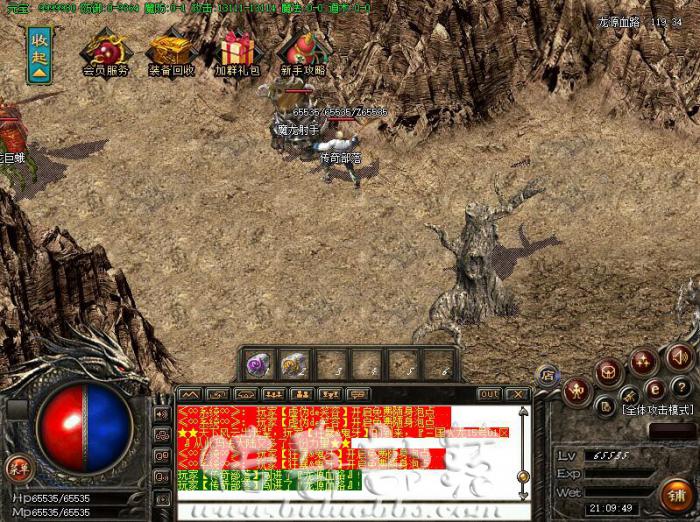Use the golden item in hotbar slot two

click(293, 363)
